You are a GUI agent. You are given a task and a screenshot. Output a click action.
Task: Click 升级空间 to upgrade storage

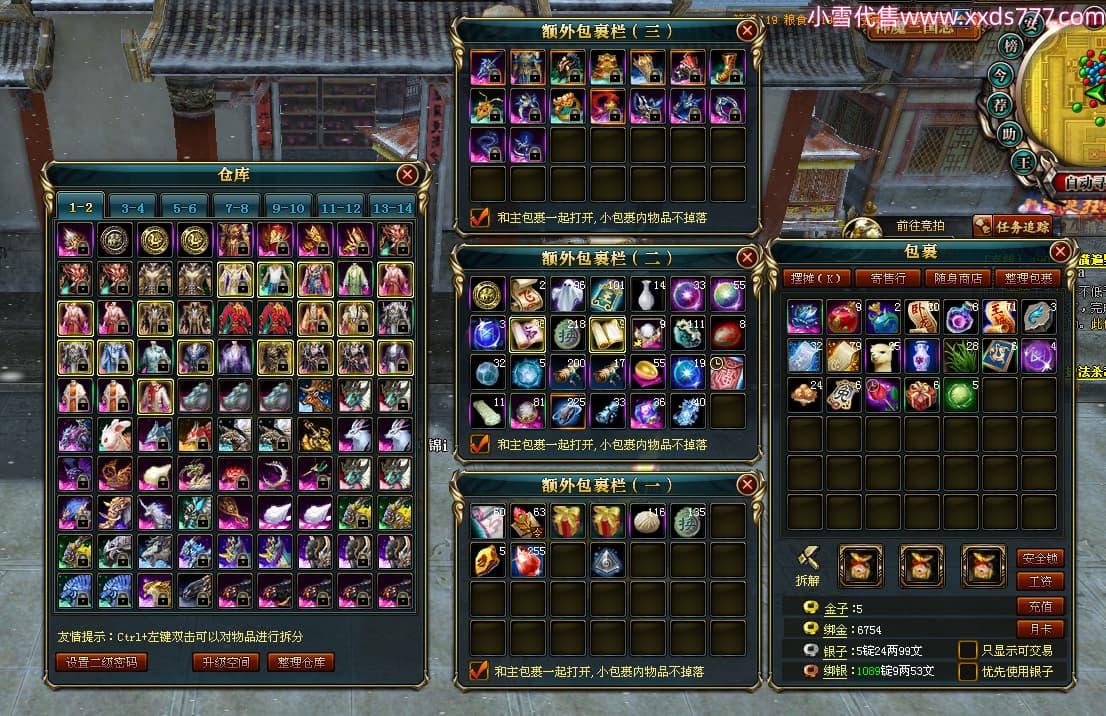[x=226, y=662]
